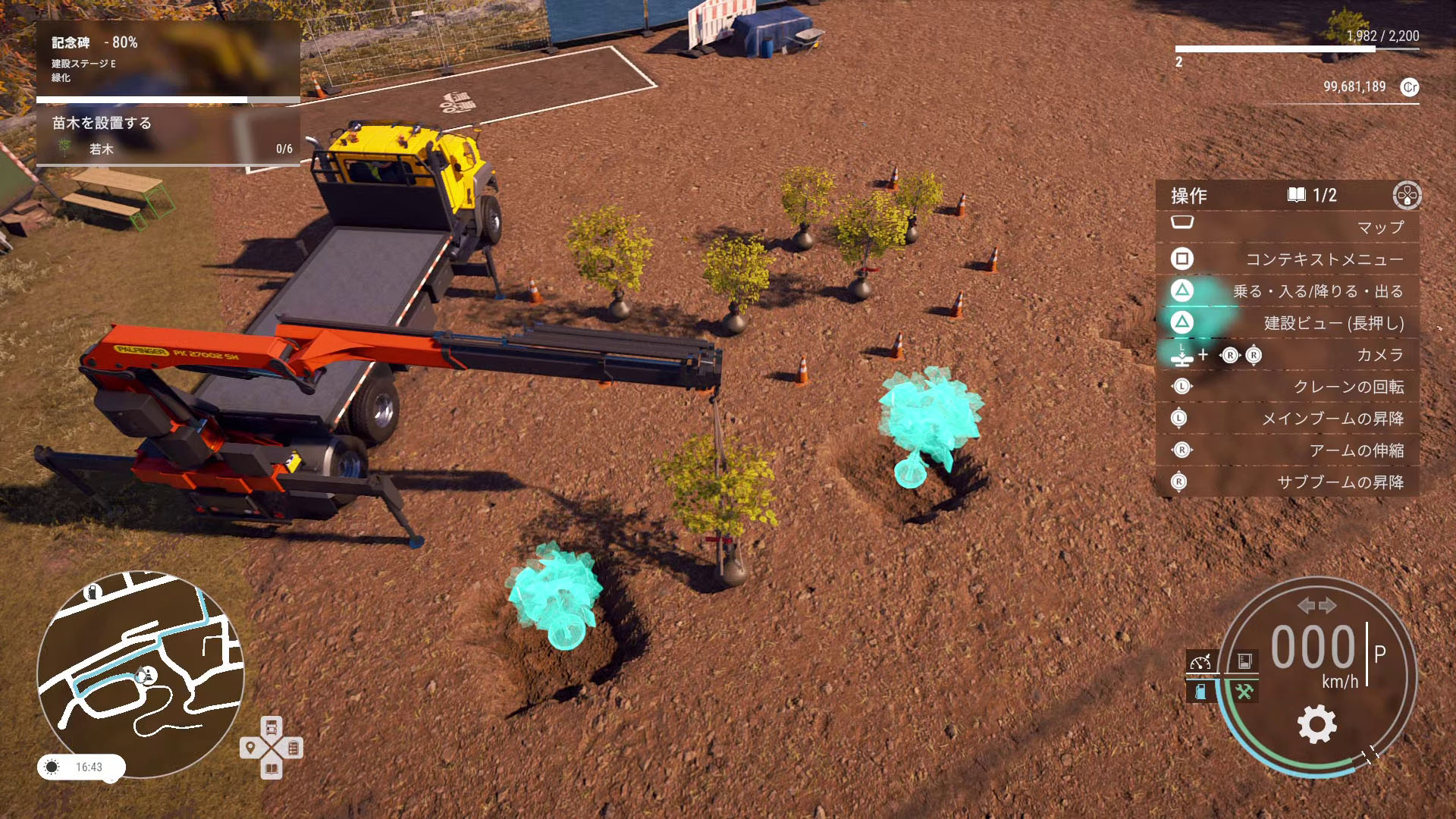
Task: Click the map pin waypoint icon
Action: point(250,748)
